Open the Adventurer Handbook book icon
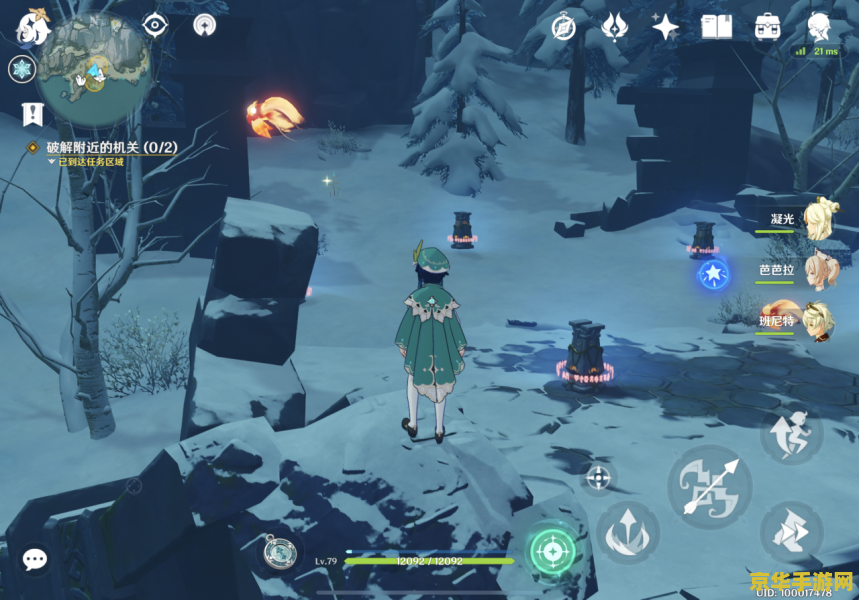859x600 pixels. pos(716,26)
